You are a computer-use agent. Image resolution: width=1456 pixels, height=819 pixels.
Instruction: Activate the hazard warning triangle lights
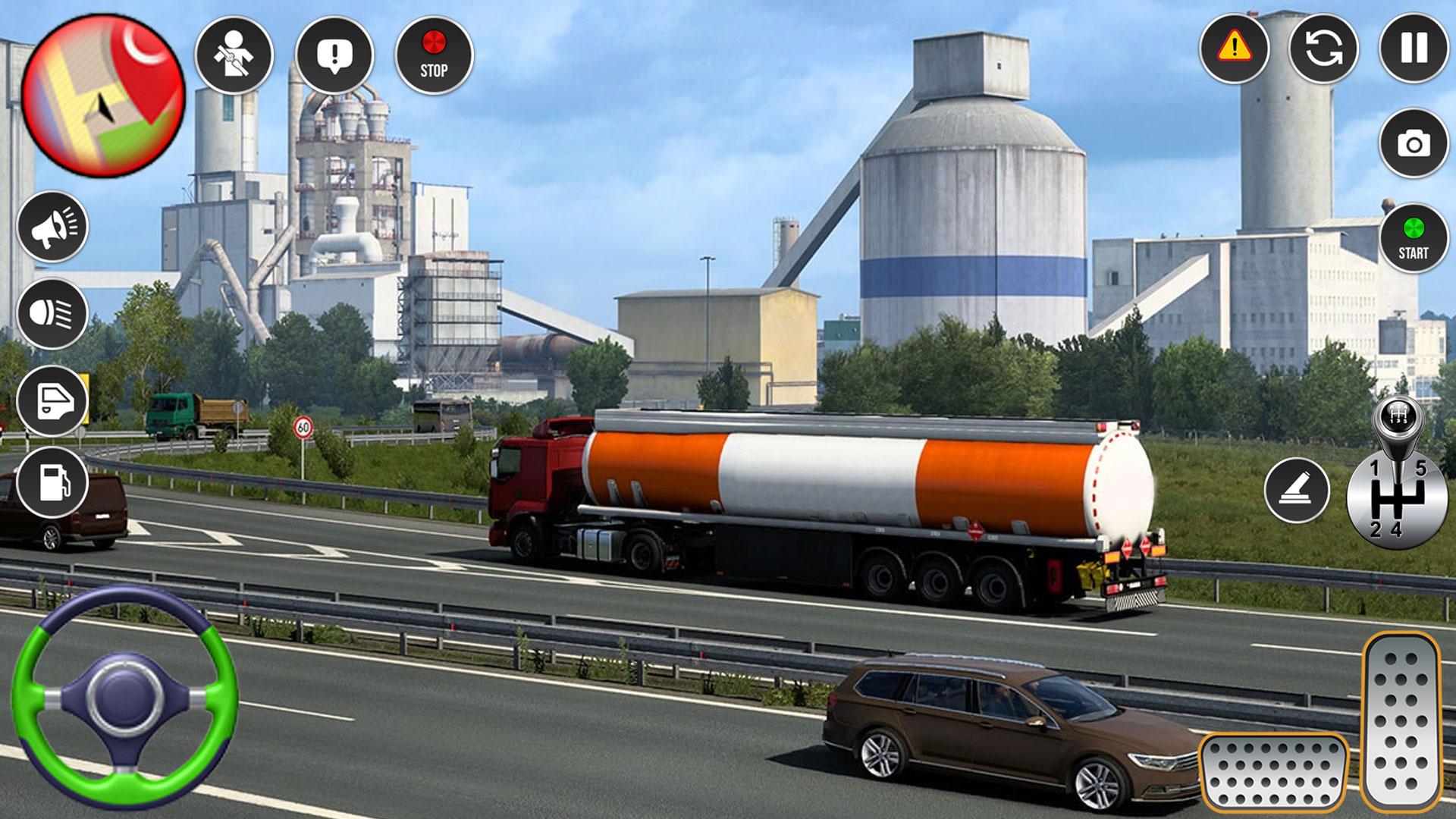coord(1234,48)
